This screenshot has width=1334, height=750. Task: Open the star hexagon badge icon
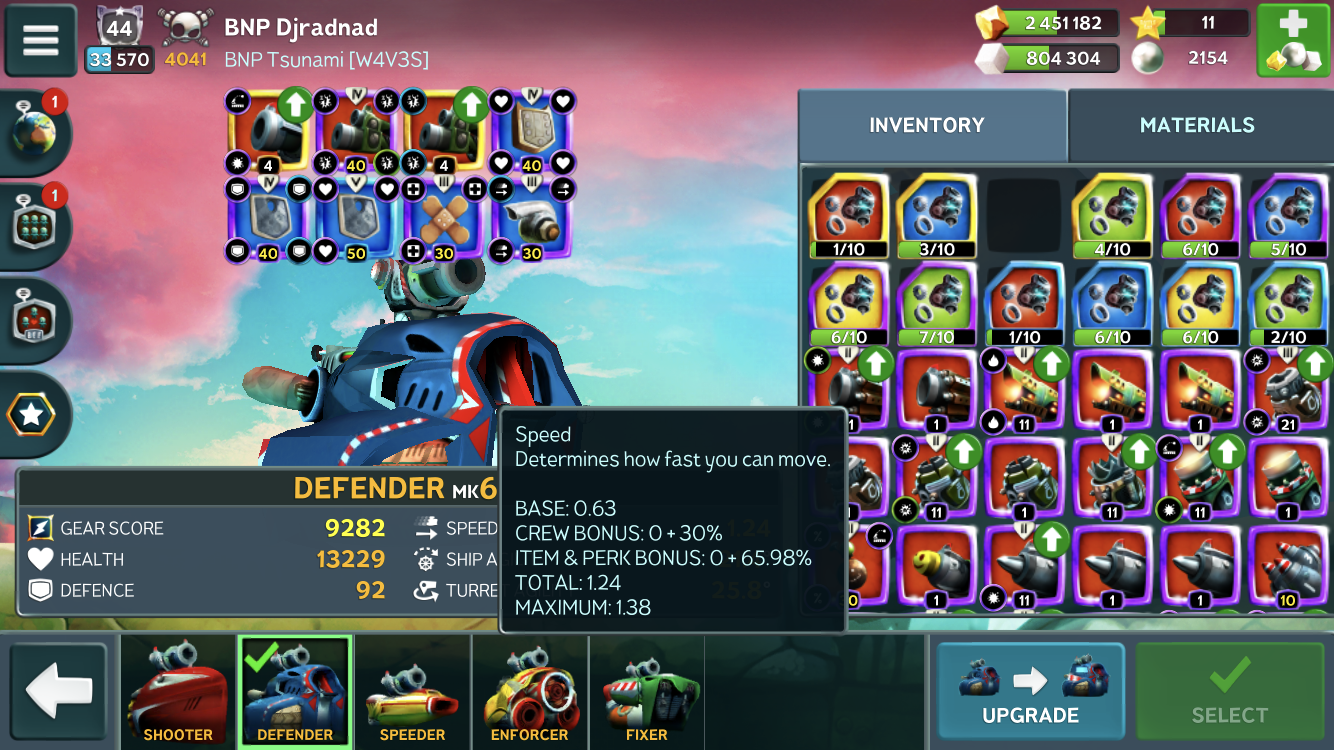33,414
